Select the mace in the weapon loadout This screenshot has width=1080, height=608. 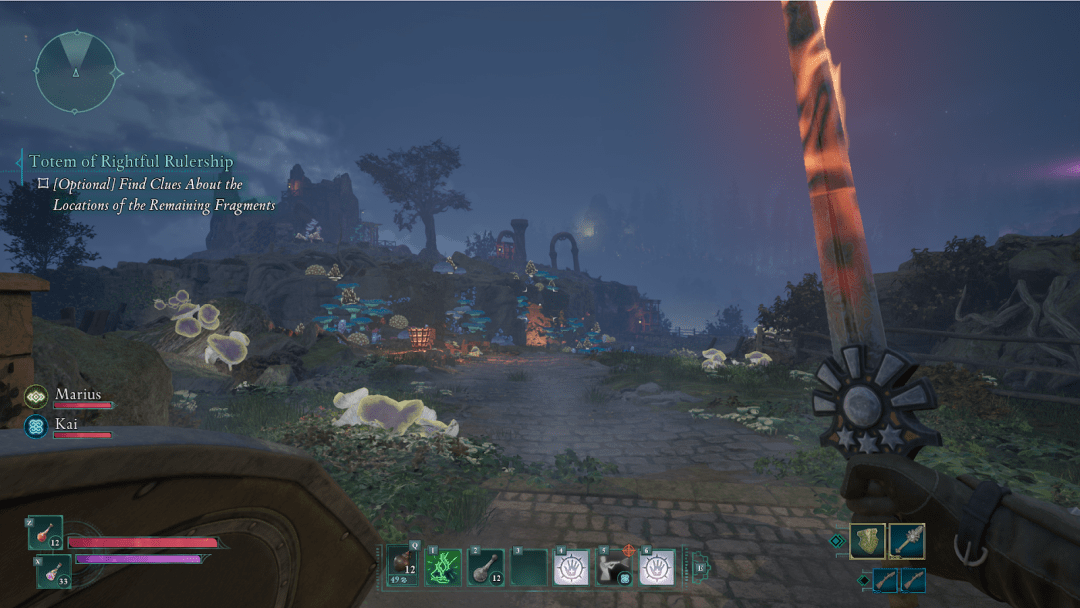(x=906, y=541)
